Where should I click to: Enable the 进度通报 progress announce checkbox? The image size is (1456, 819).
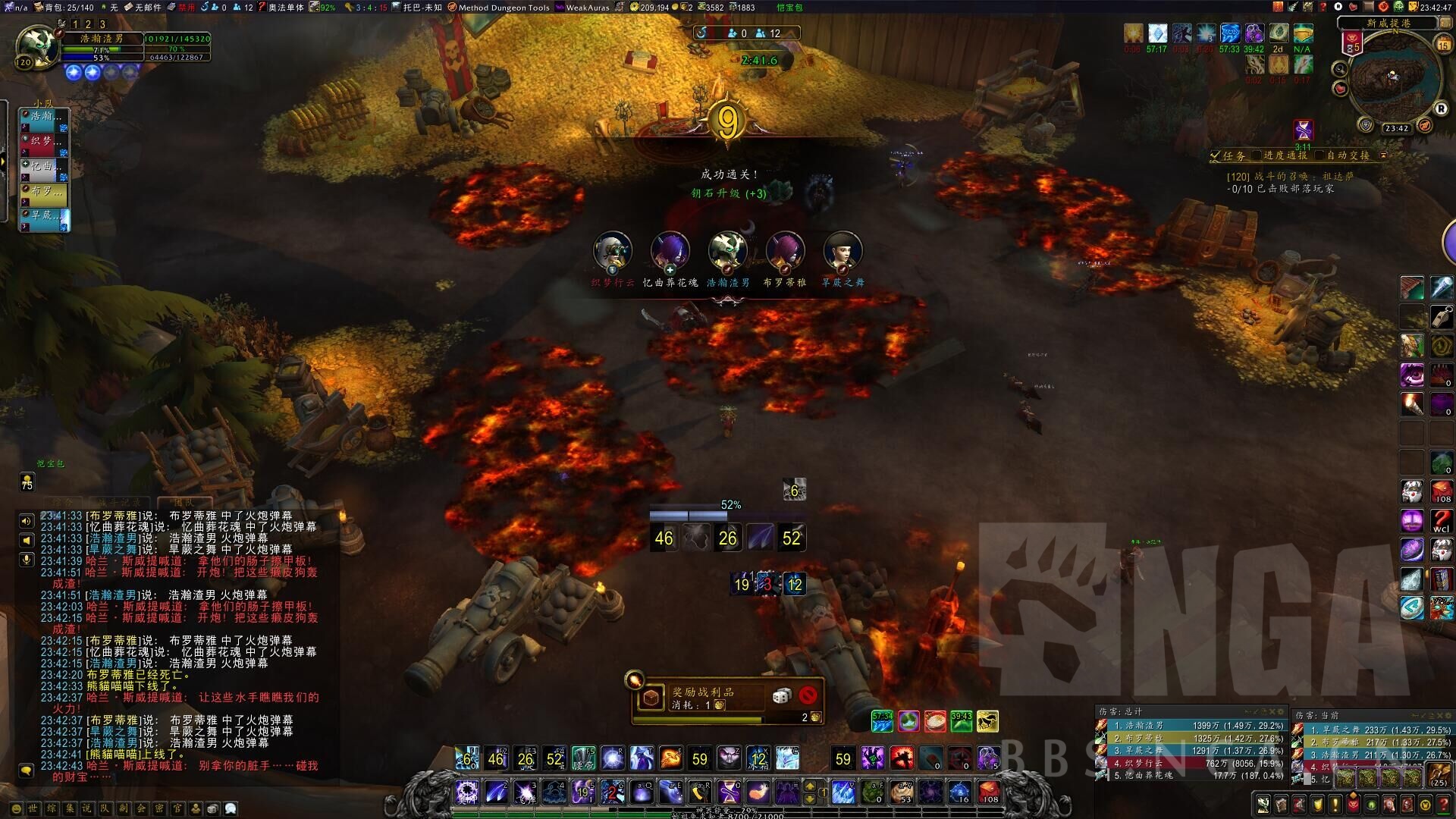click(1257, 155)
